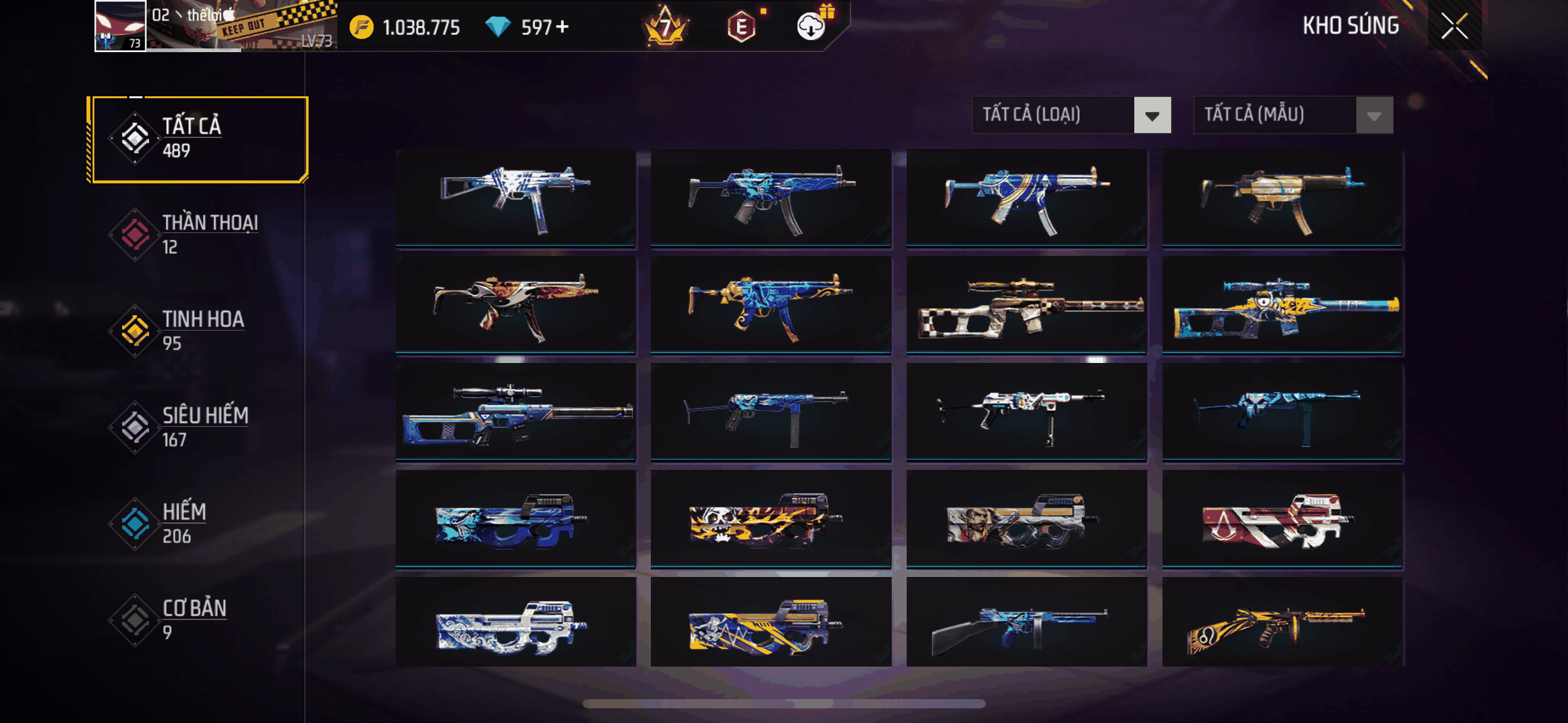
Task: Pick the gold Thompson skin tile
Action: [x=1282, y=624]
